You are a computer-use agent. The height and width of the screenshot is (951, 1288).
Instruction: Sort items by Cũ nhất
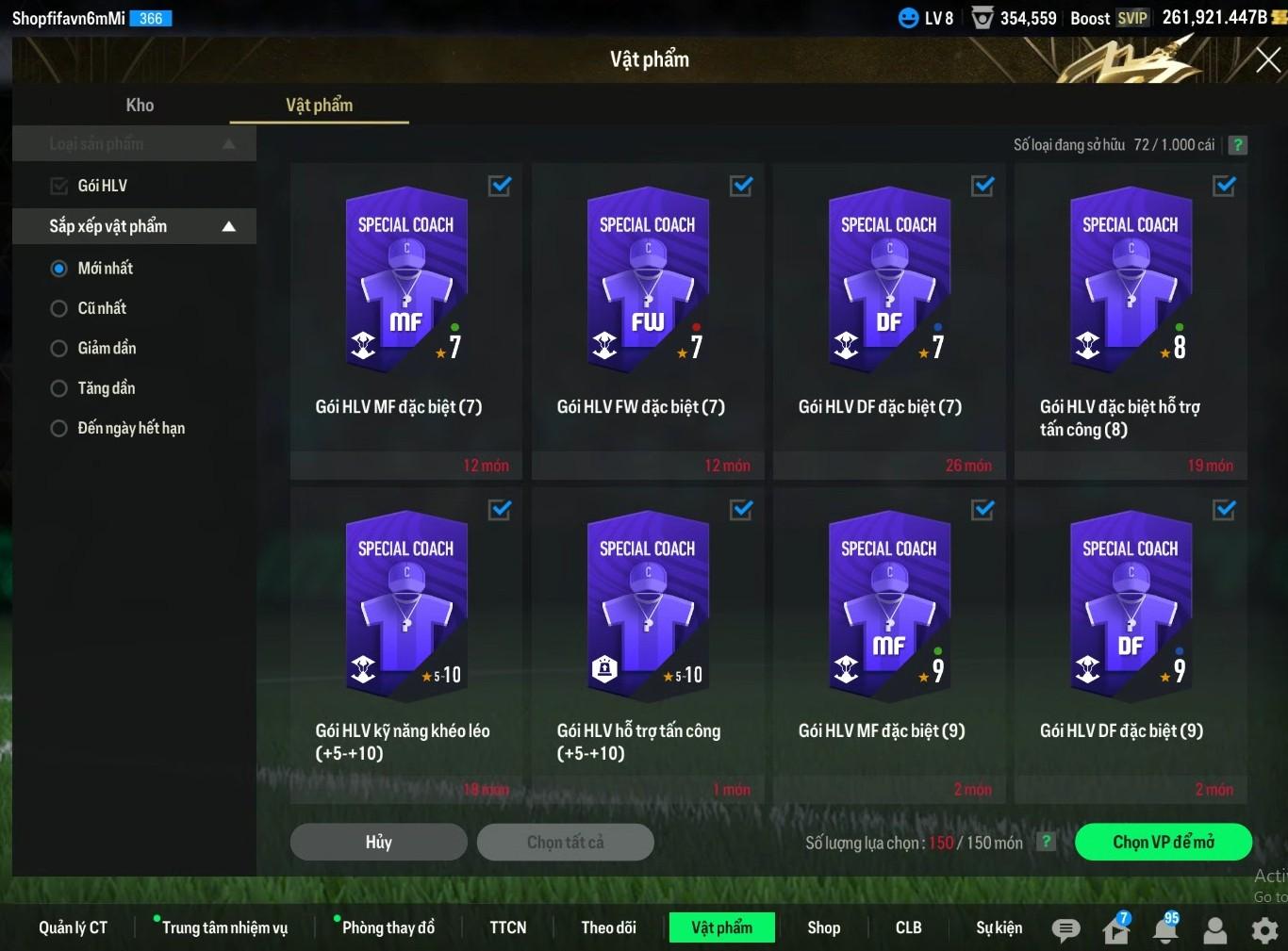tap(59, 308)
